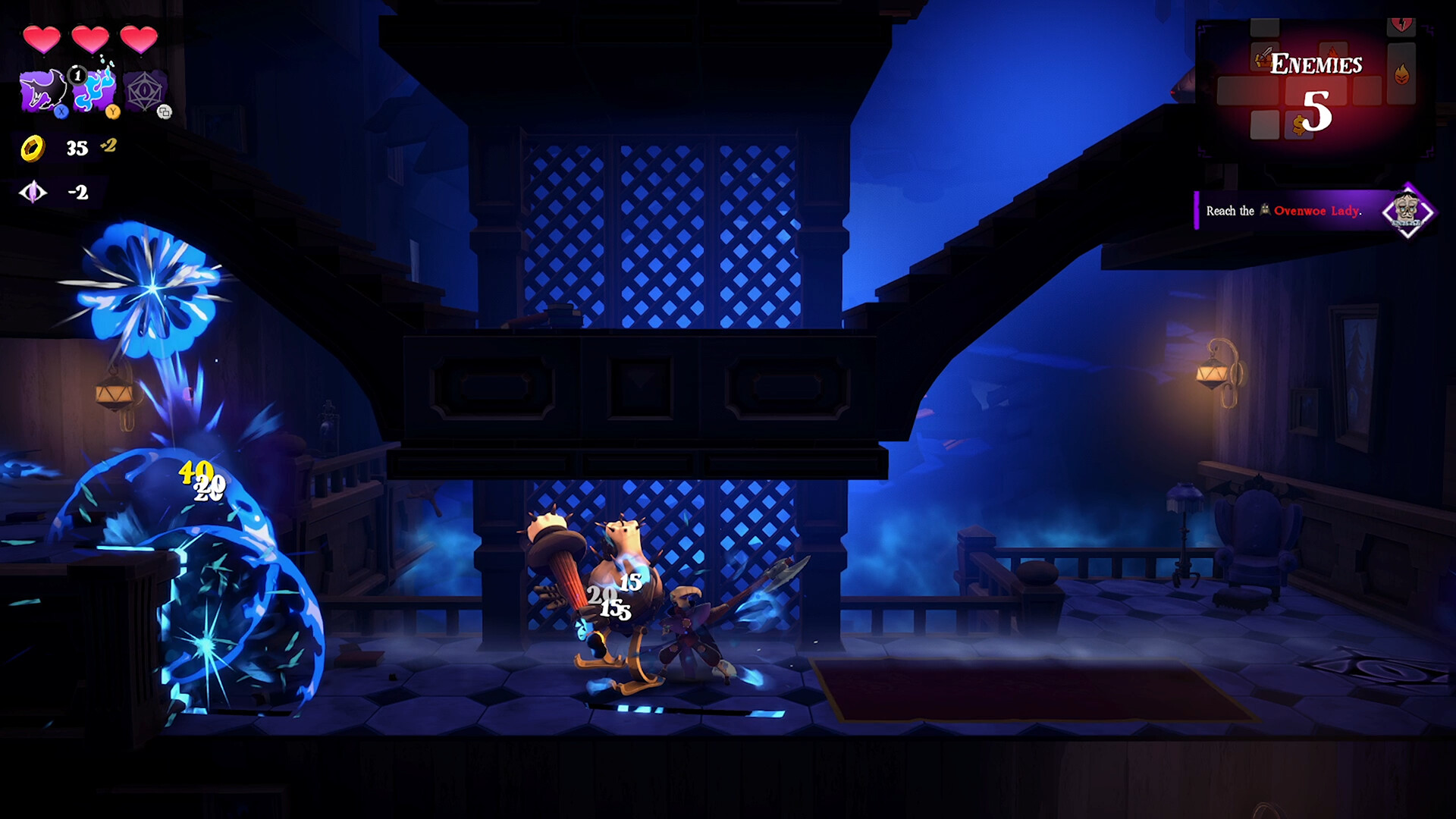Click the lightning heart icon on the minimap
Screen dimensions: 1456x819
tap(1401, 24)
